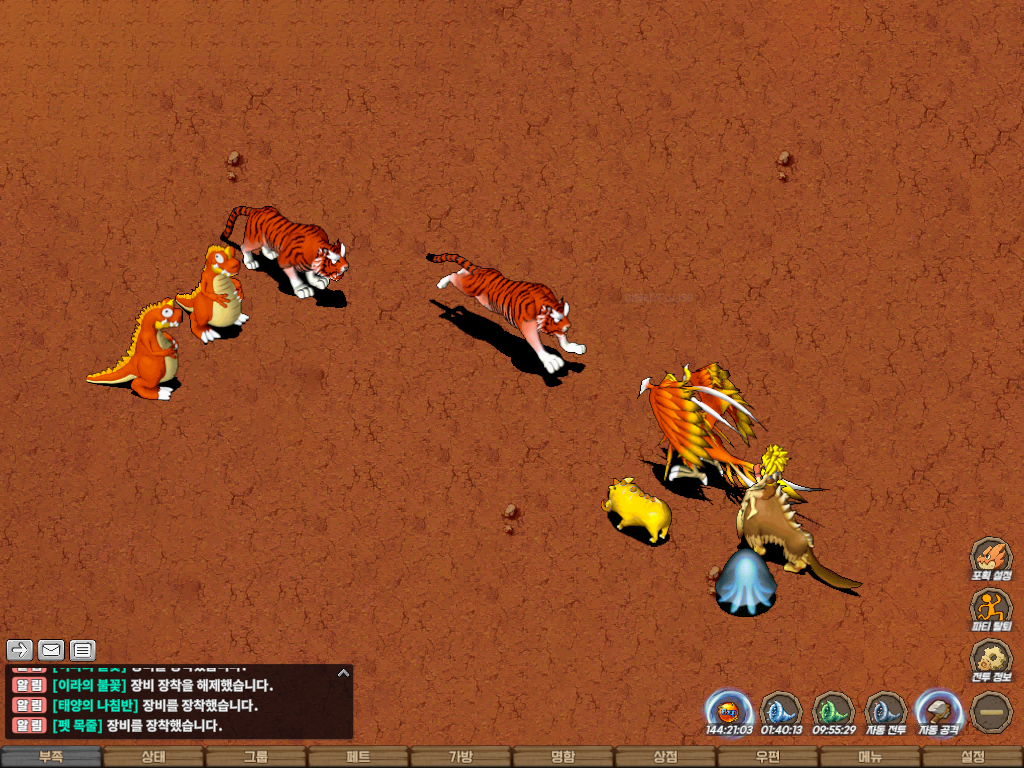Open the 메뉴 main menu
The width and height of the screenshot is (1024, 768).
pos(869,757)
